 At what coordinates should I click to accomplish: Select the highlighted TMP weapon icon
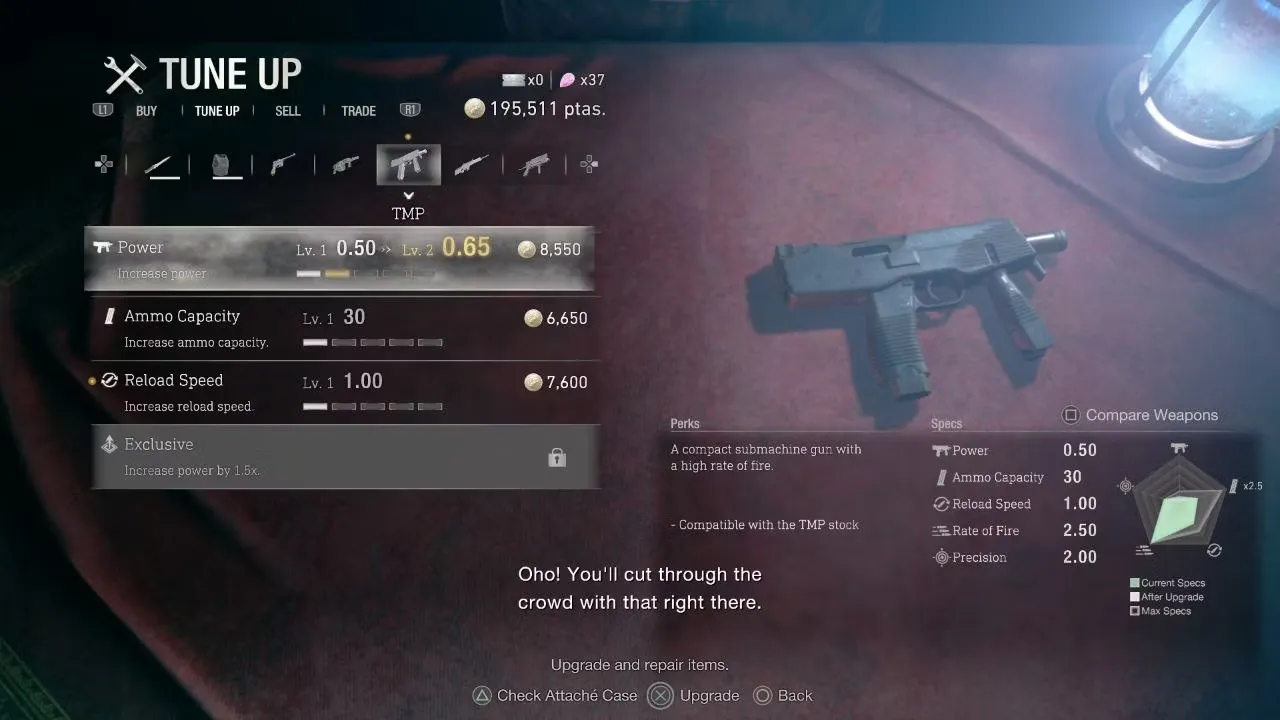pos(408,165)
